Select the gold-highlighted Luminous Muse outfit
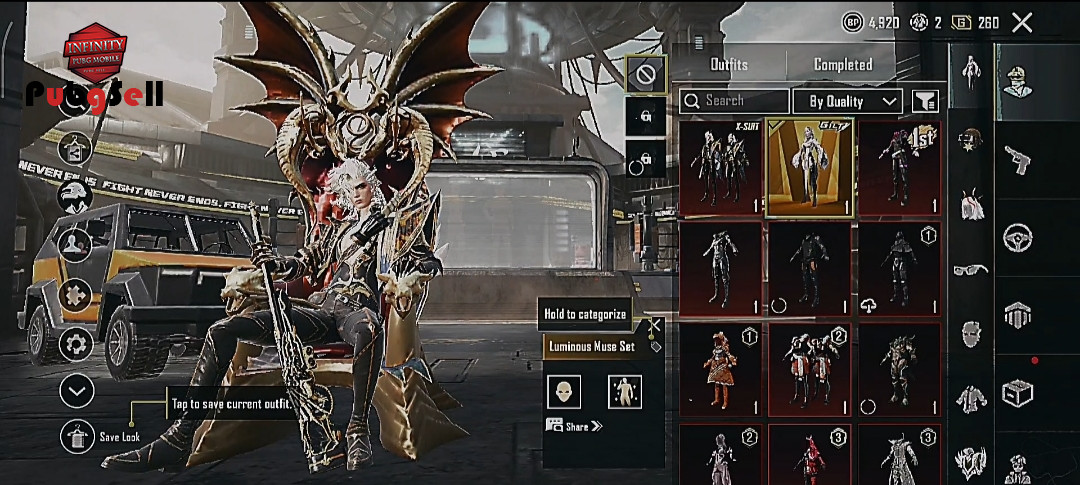Viewport: 1080px width, 485px height. [810, 167]
